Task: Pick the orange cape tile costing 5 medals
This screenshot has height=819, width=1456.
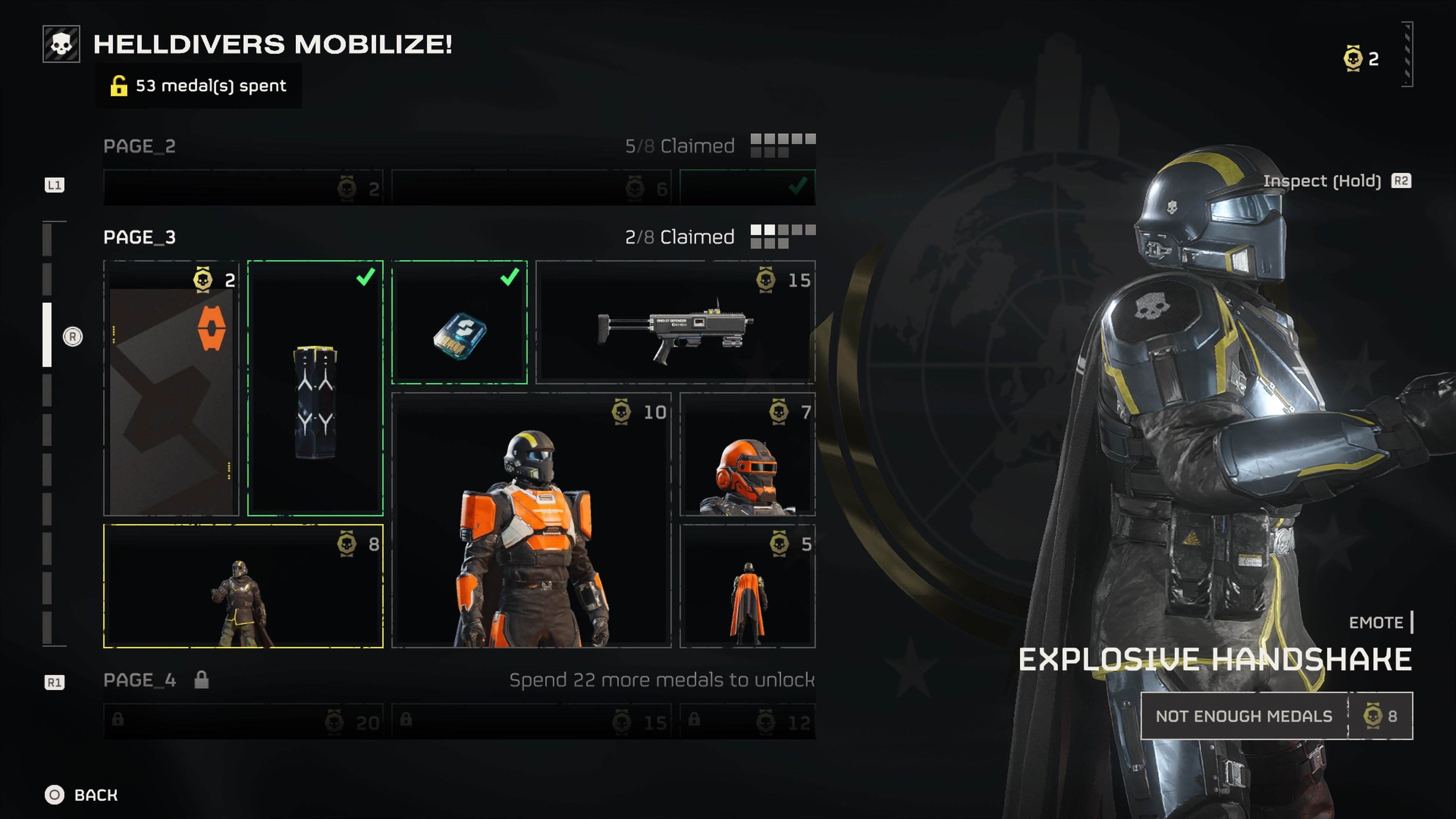Action: pyautogui.click(x=747, y=586)
